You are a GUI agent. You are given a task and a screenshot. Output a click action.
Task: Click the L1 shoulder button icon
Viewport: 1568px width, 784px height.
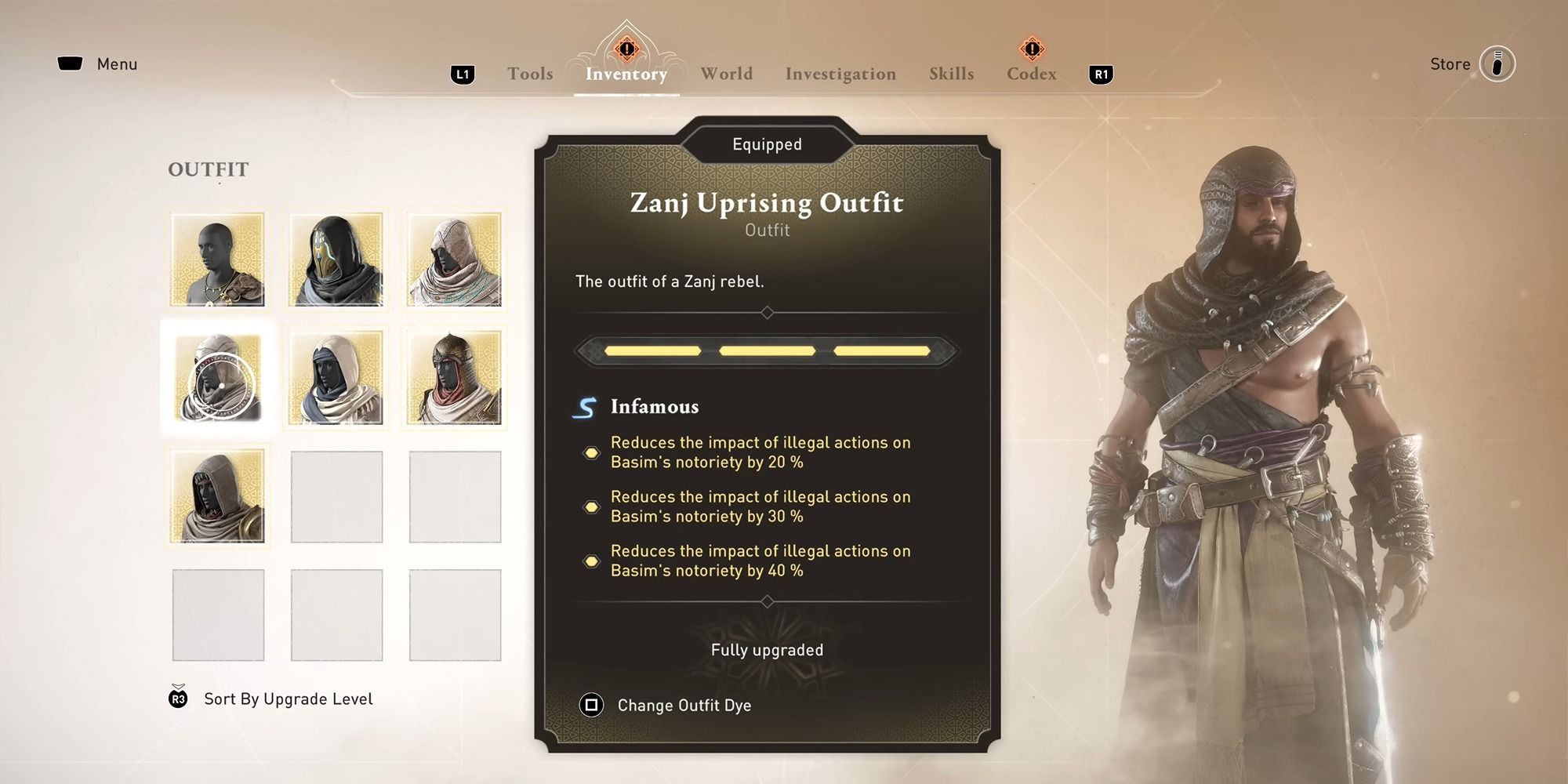(463, 74)
